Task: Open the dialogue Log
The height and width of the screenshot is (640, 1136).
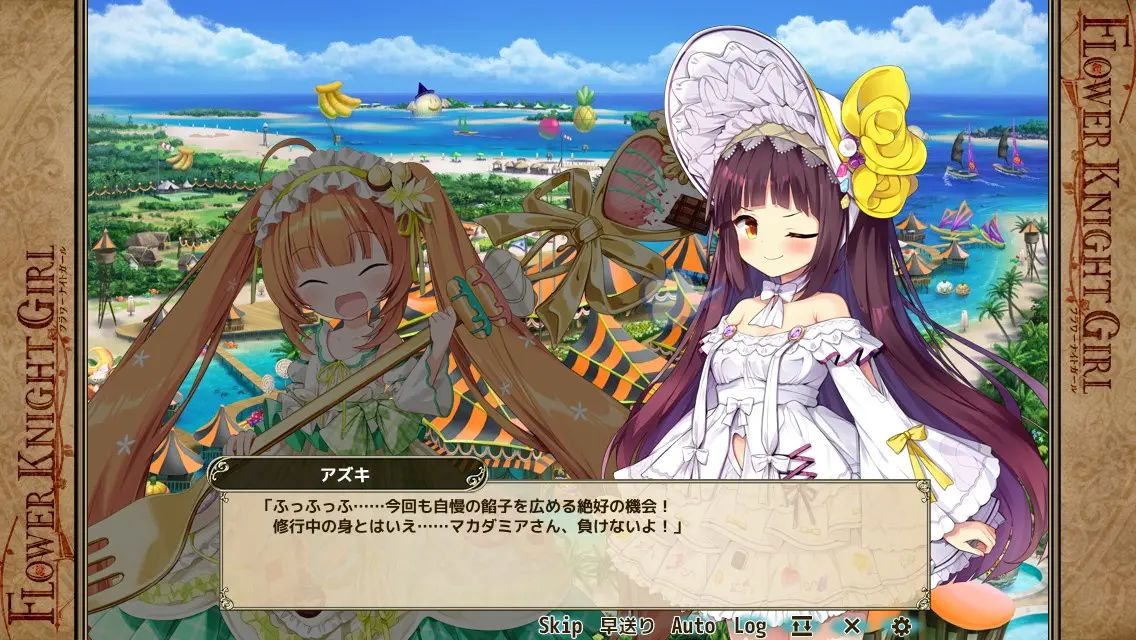Action: (749, 626)
